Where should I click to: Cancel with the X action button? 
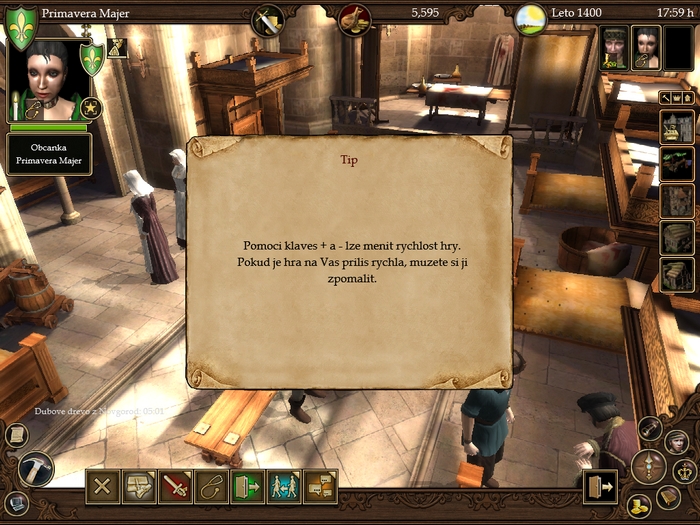click(102, 487)
